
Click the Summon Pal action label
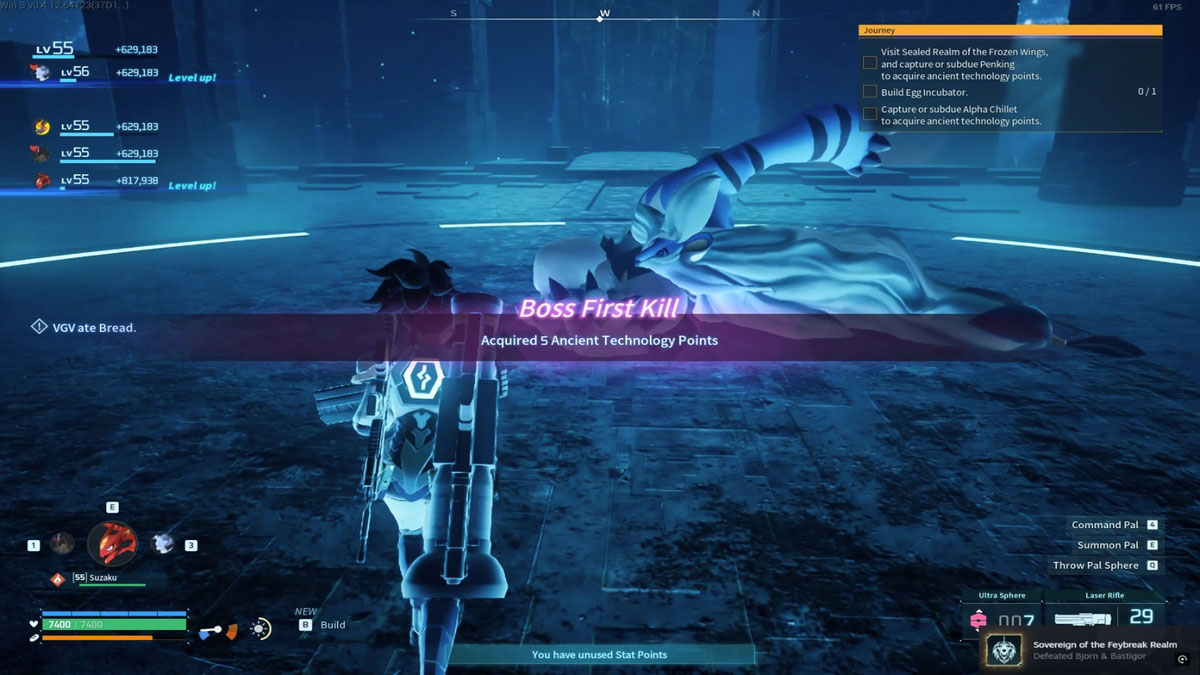(x=1107, y=545)
